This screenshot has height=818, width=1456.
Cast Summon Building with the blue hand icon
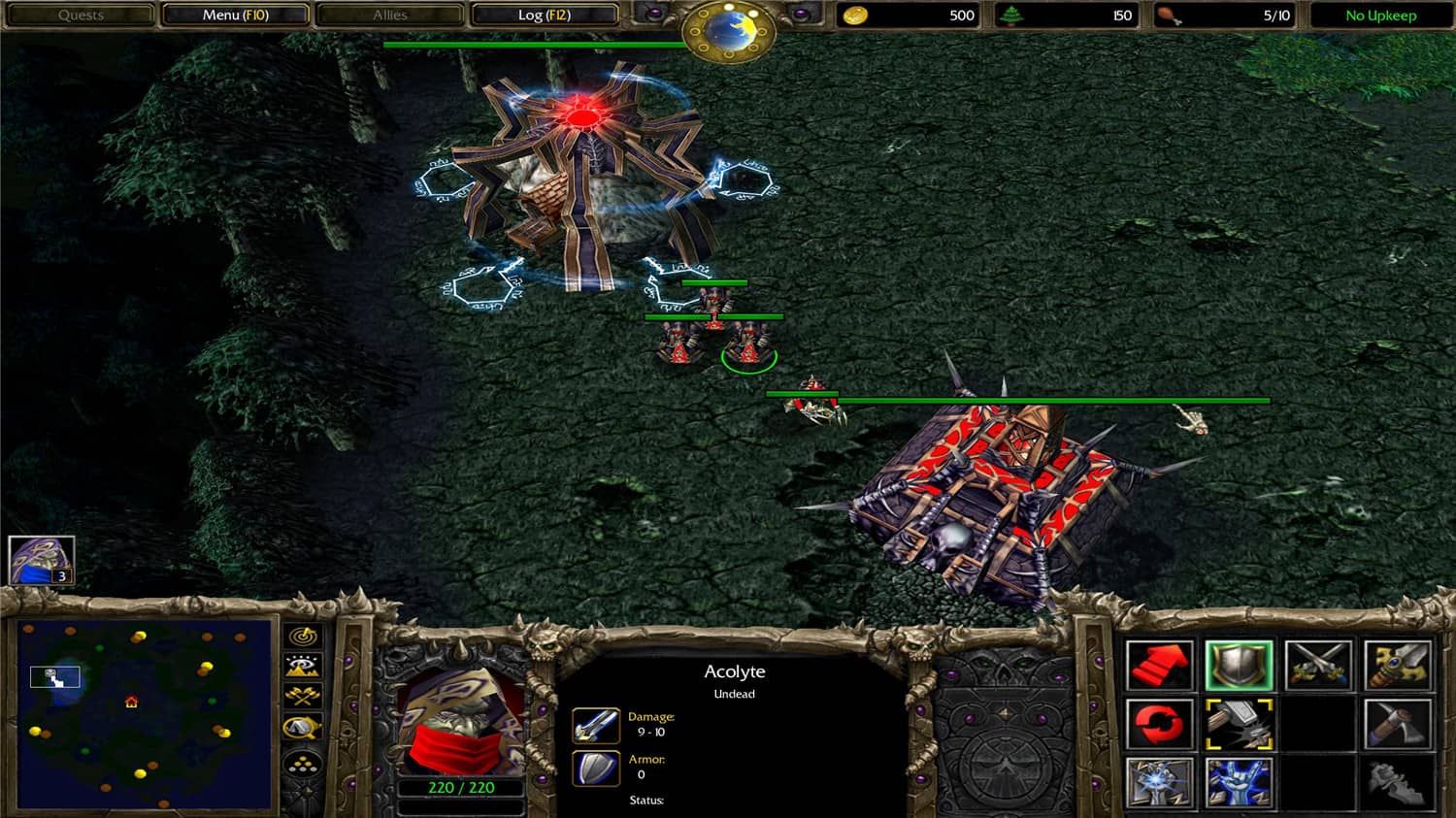pos(1240,782)
